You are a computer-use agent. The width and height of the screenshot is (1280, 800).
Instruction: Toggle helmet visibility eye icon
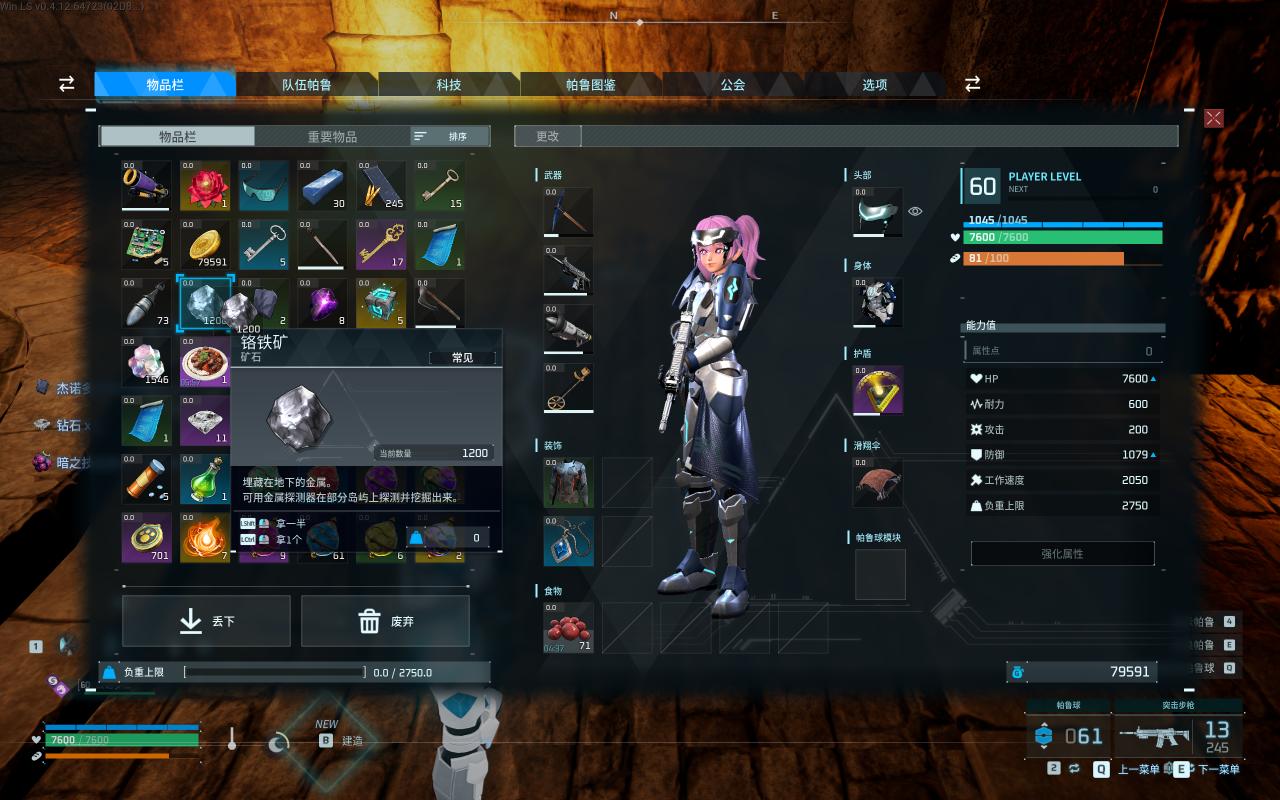pyautogui.click(x=915, y=211)
